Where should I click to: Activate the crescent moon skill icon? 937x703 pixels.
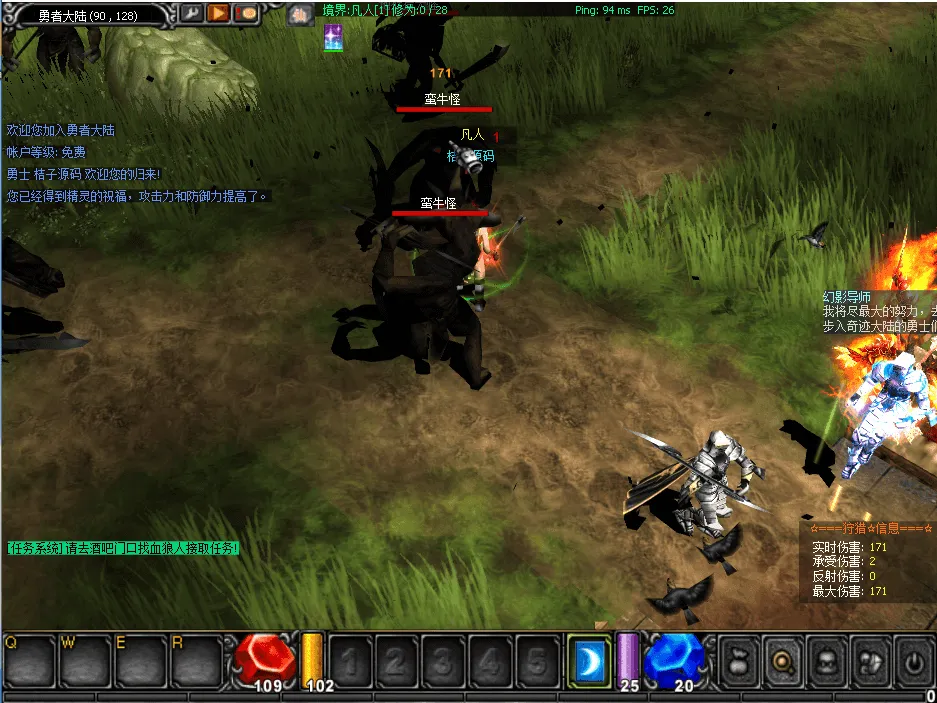pos(590,661)
